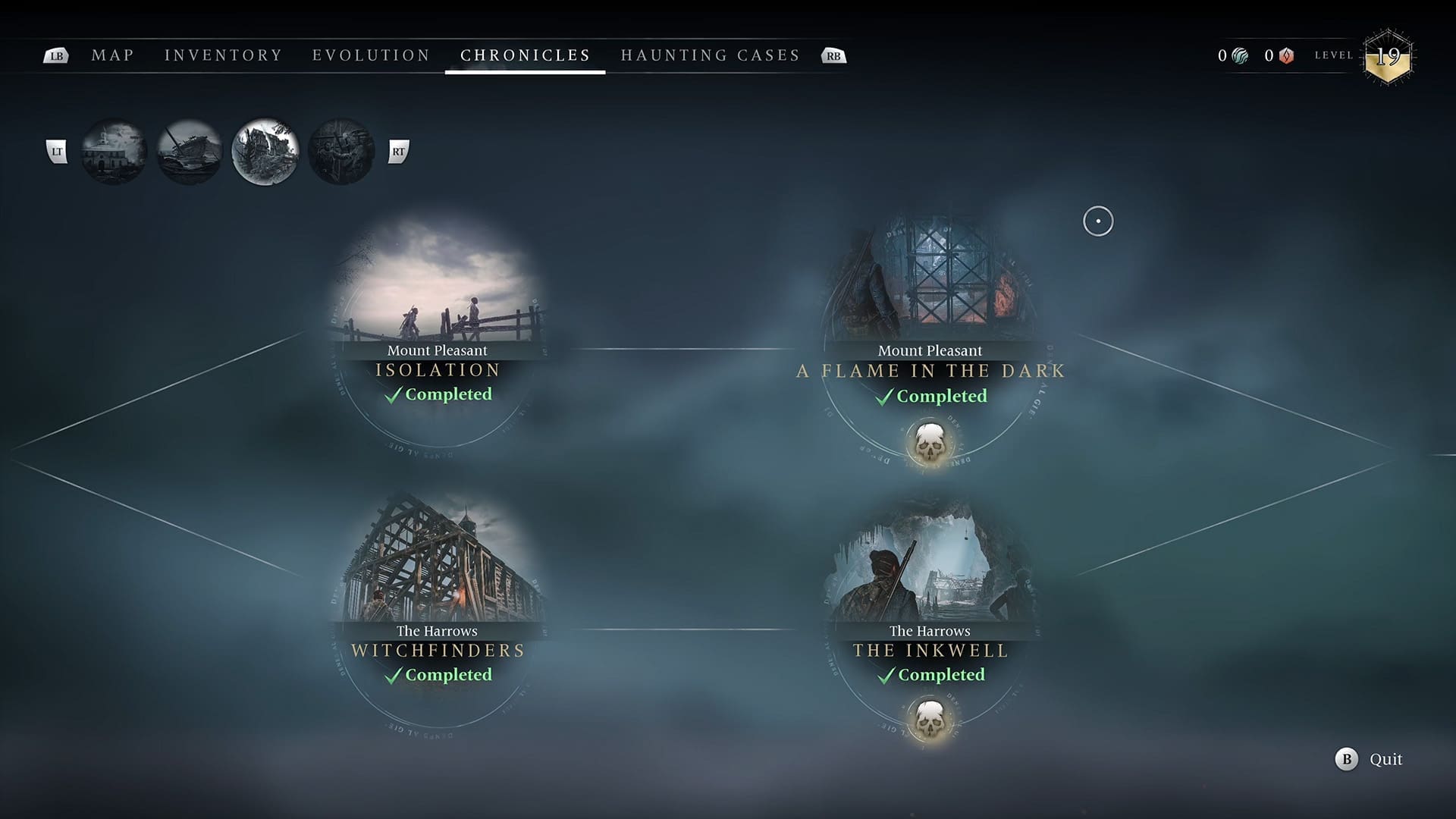Click the skull icon under A Flame in the Dark
The image size is (1456, 819).
930,444
